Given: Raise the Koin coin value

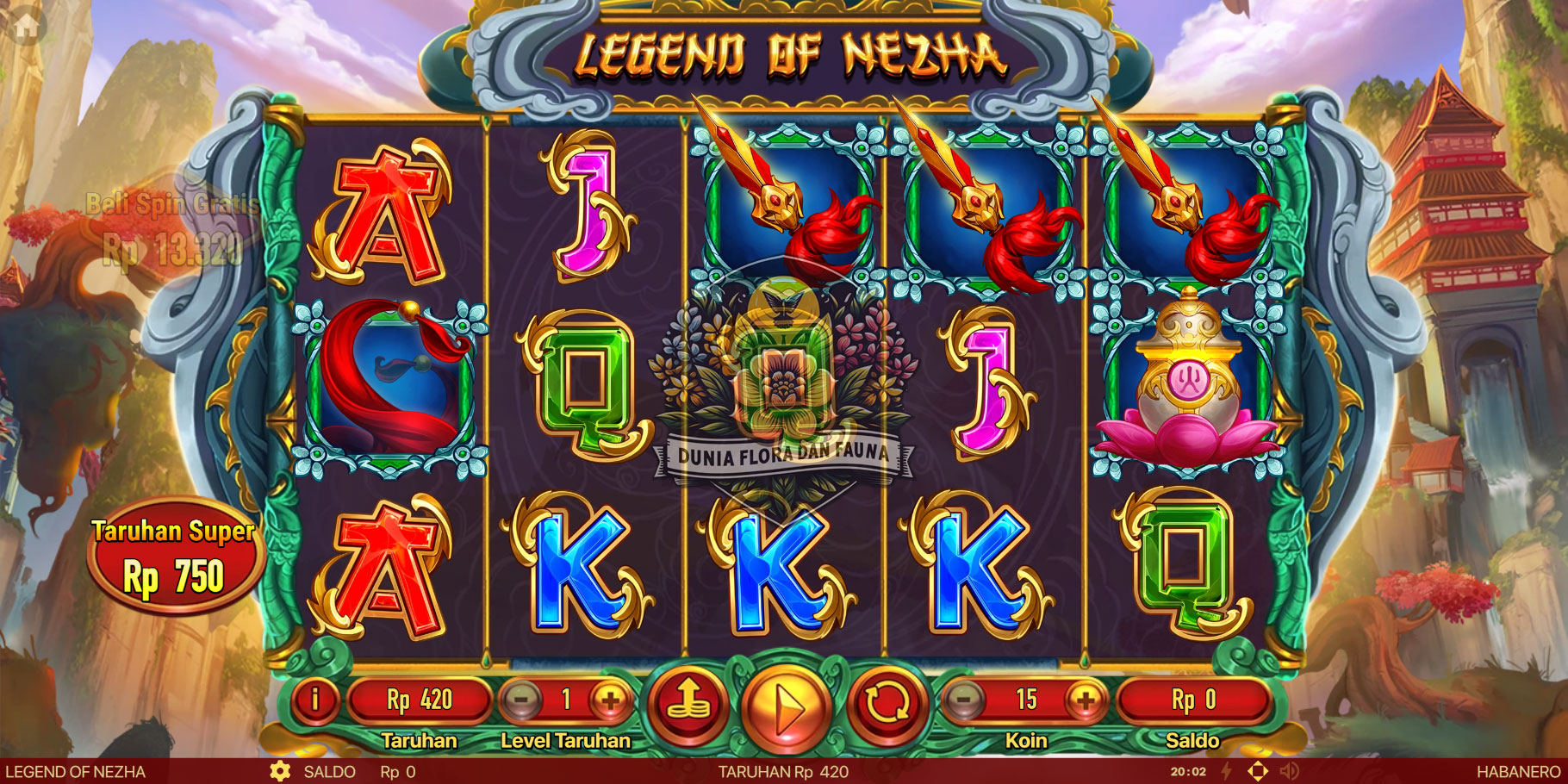Looking at the screenshot, I should (x=1086, y=700).
